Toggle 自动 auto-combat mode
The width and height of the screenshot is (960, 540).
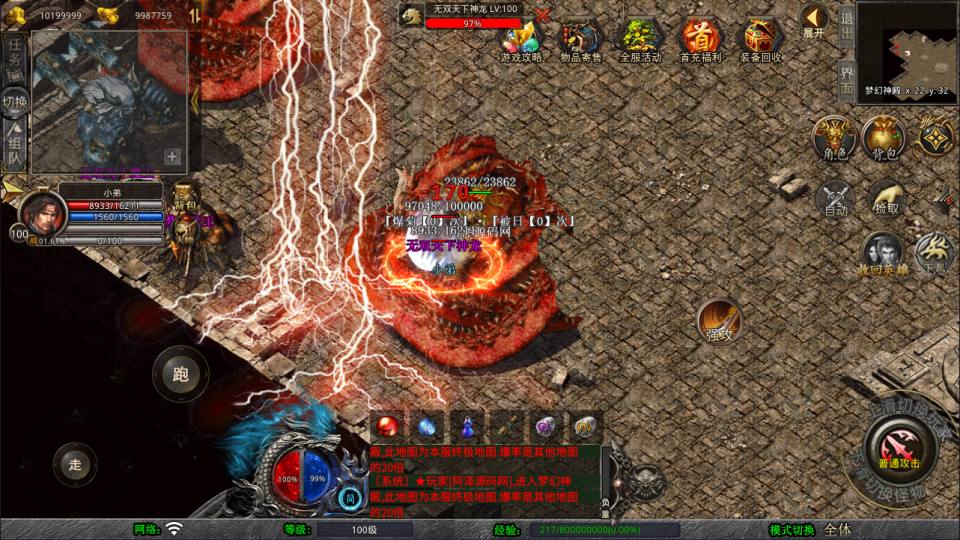click(836, 197)
